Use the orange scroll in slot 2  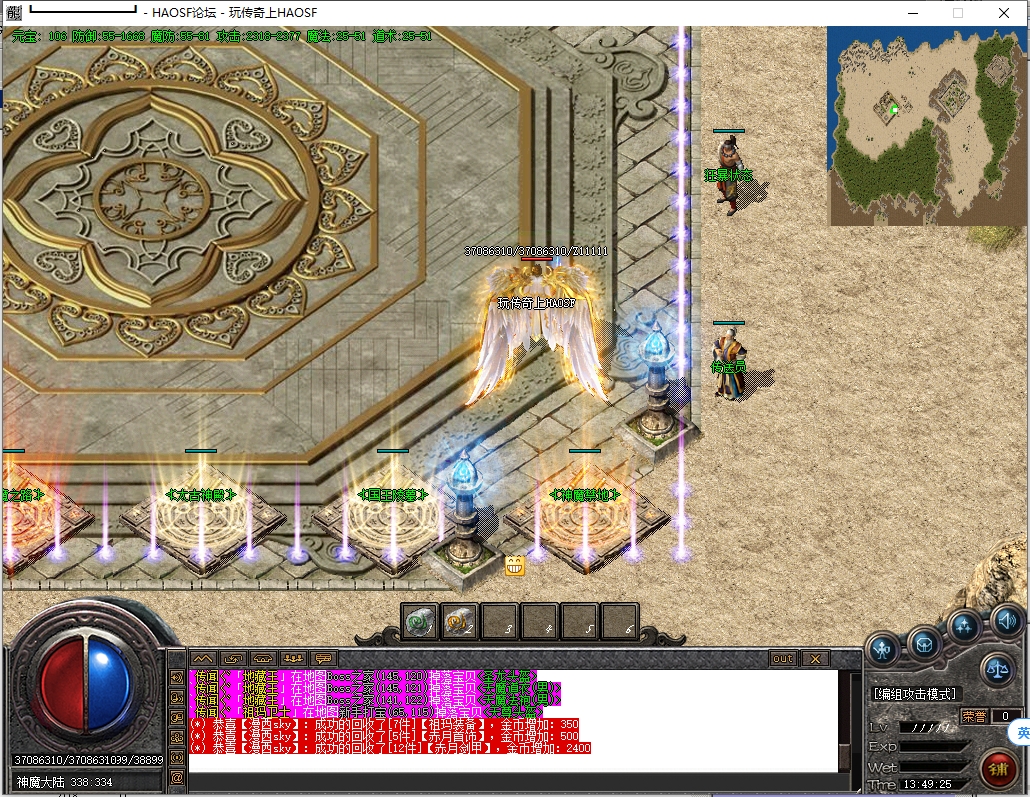point(459,623)
